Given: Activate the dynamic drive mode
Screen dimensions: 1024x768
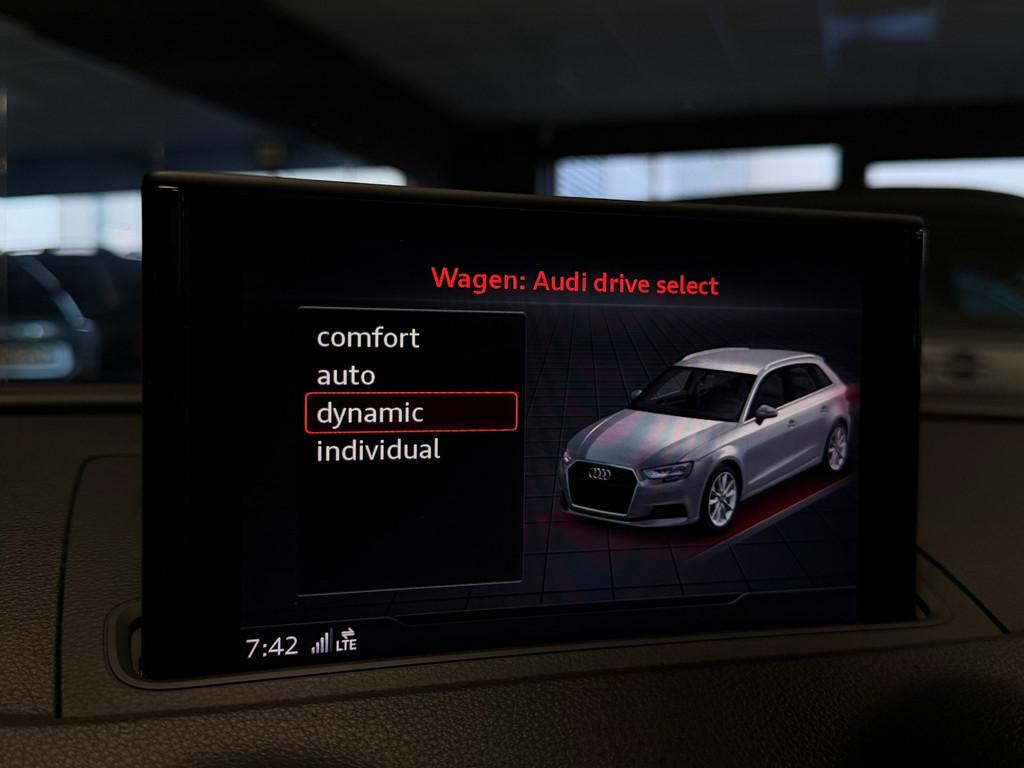Looking at the screenshot, I should tap(370, 413).
